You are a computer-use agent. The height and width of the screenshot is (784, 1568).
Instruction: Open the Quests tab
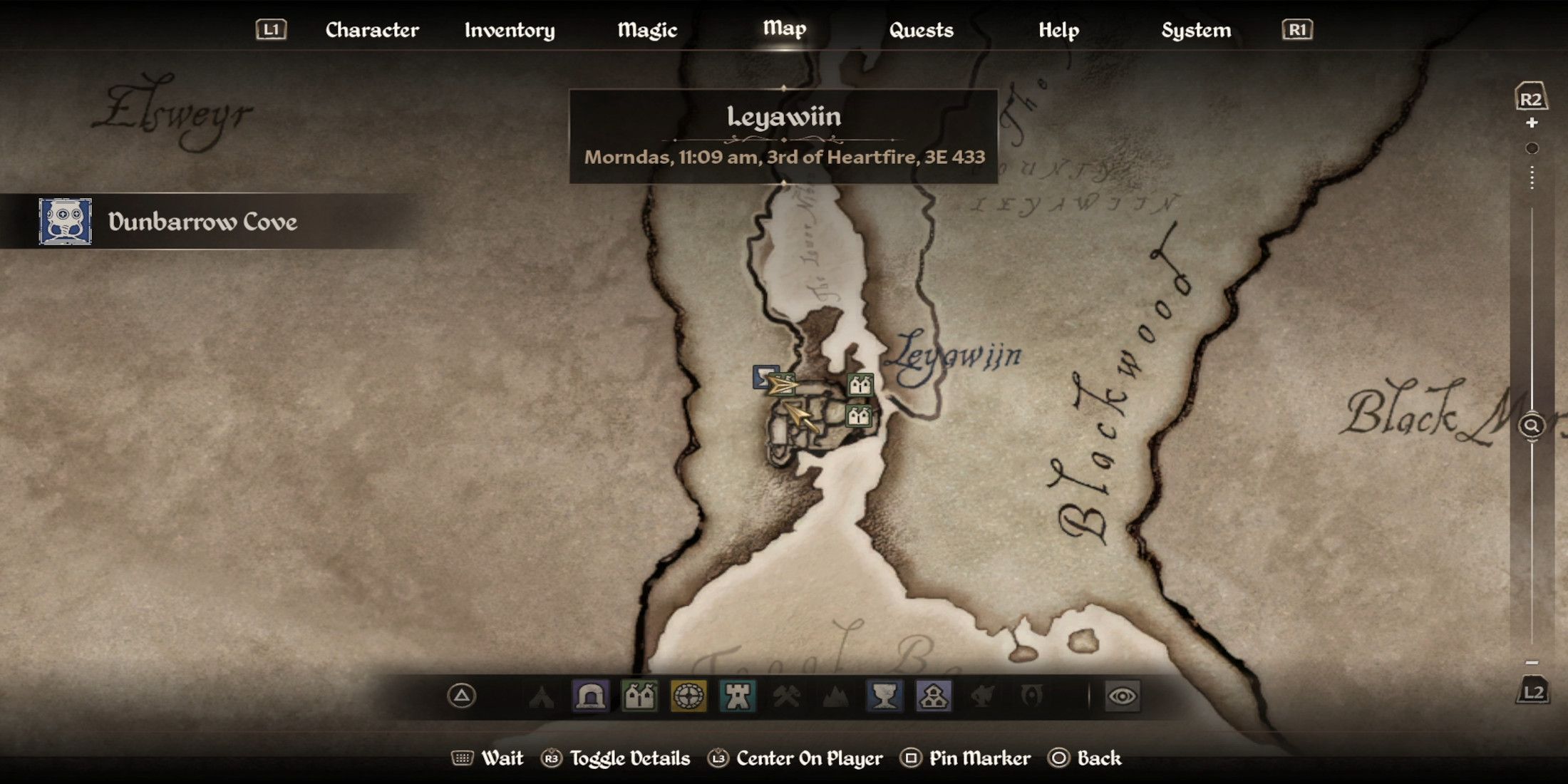(922, 30)
